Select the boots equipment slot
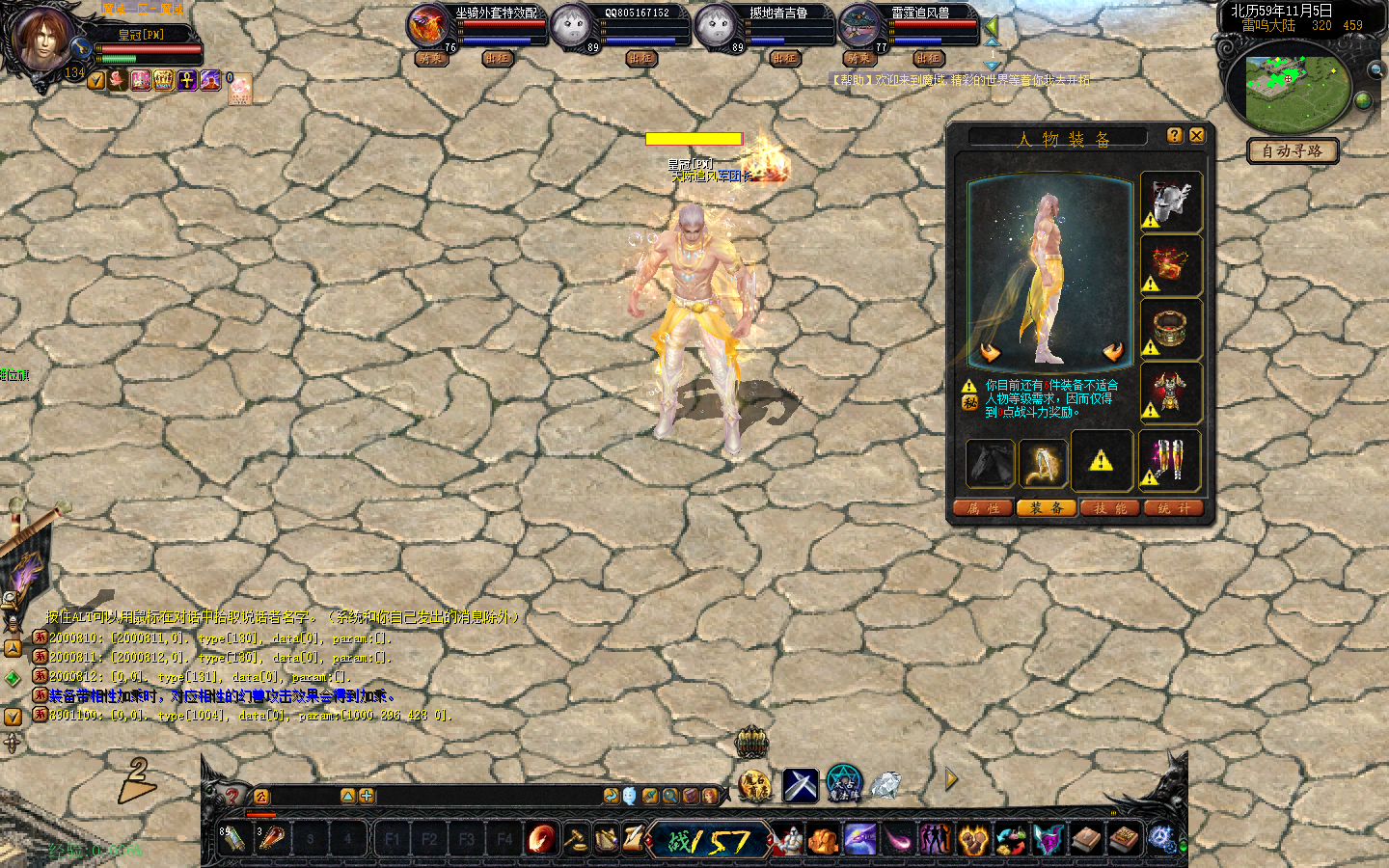 1171,460
